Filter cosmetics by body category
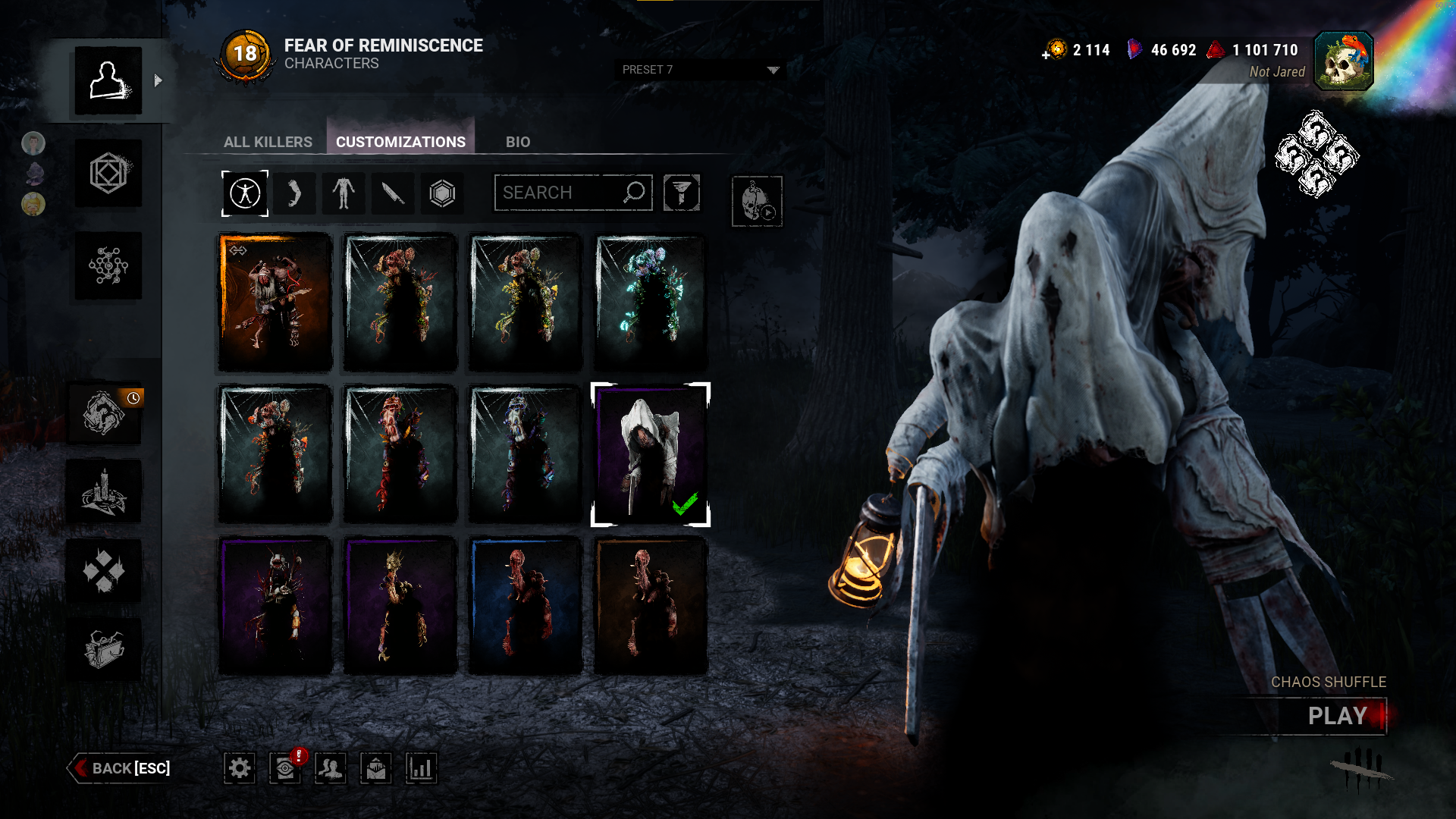The image size is (1456, 819). point(344,193)
